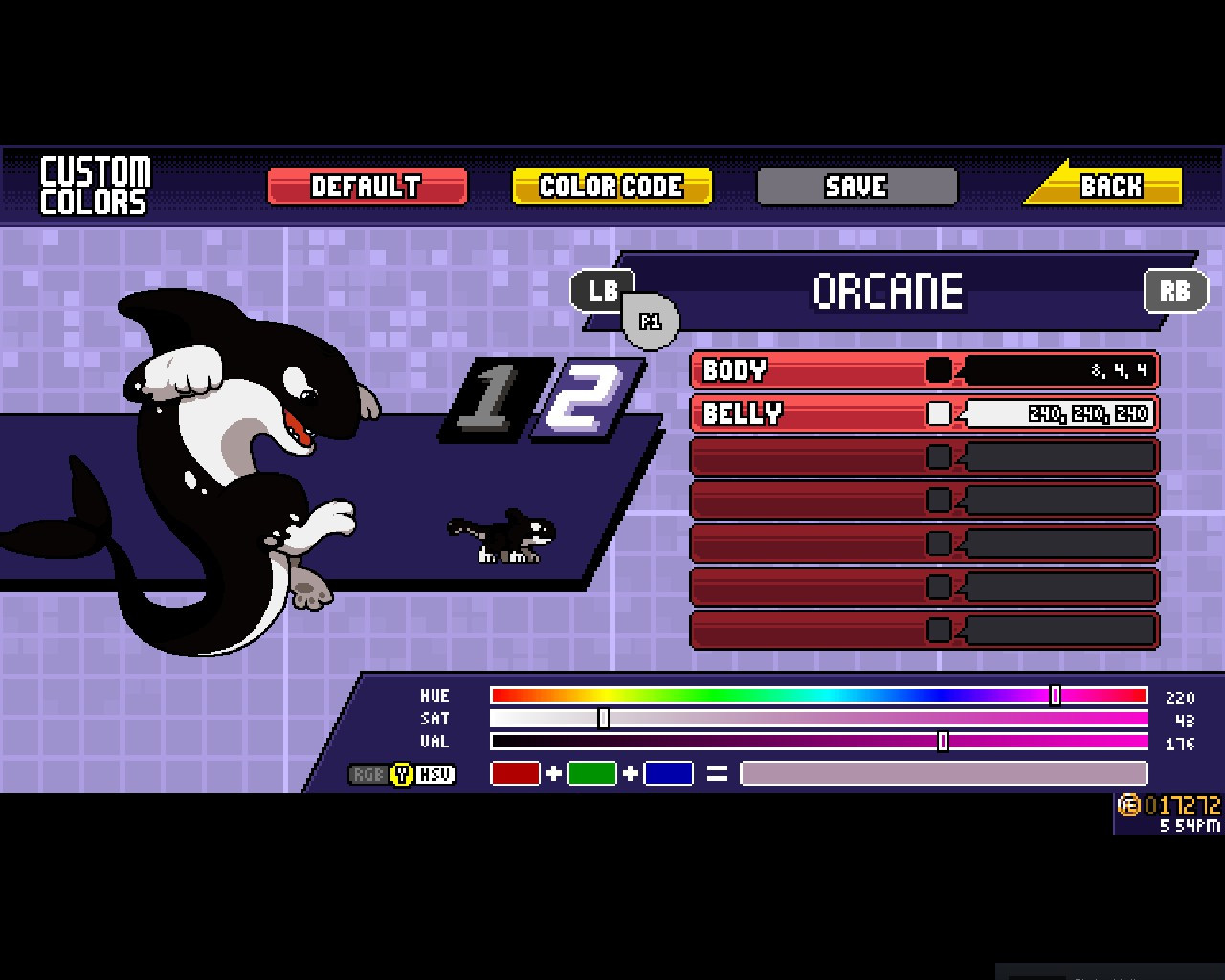Click the green color component swatch icon

590,772
